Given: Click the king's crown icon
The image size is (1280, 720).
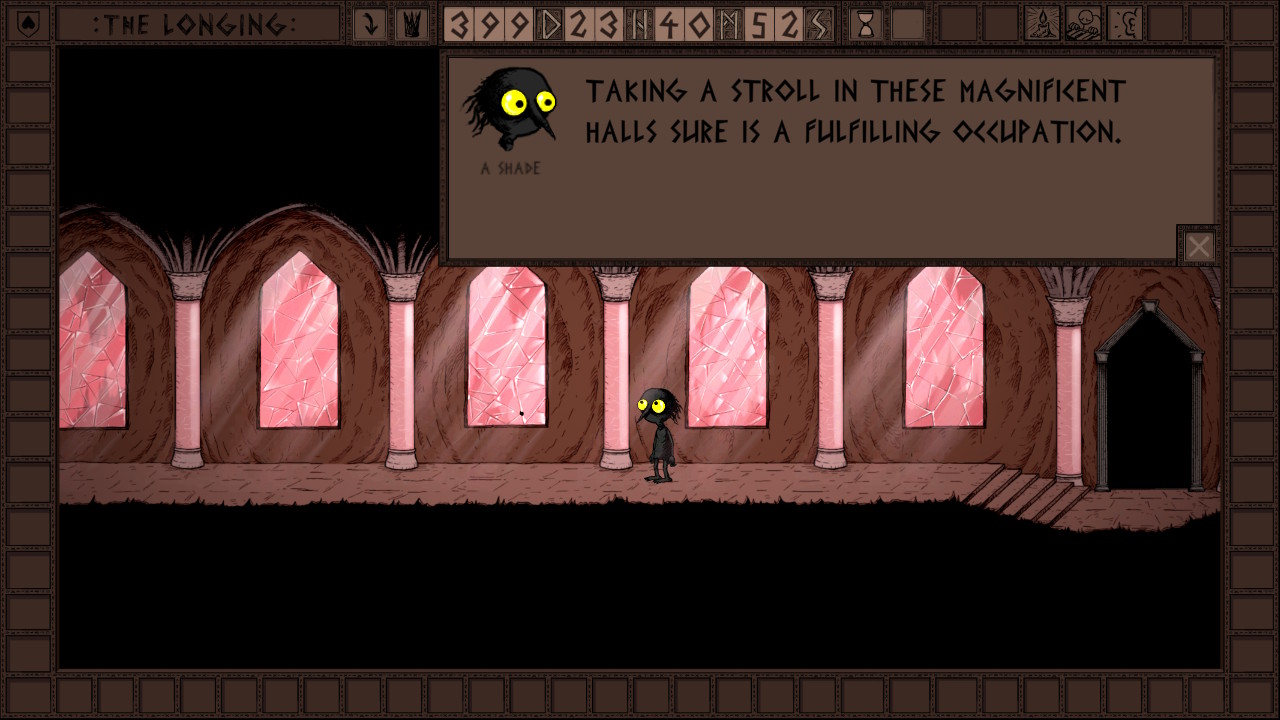Looking at the screenshot, I should click(x=409, y=24).
